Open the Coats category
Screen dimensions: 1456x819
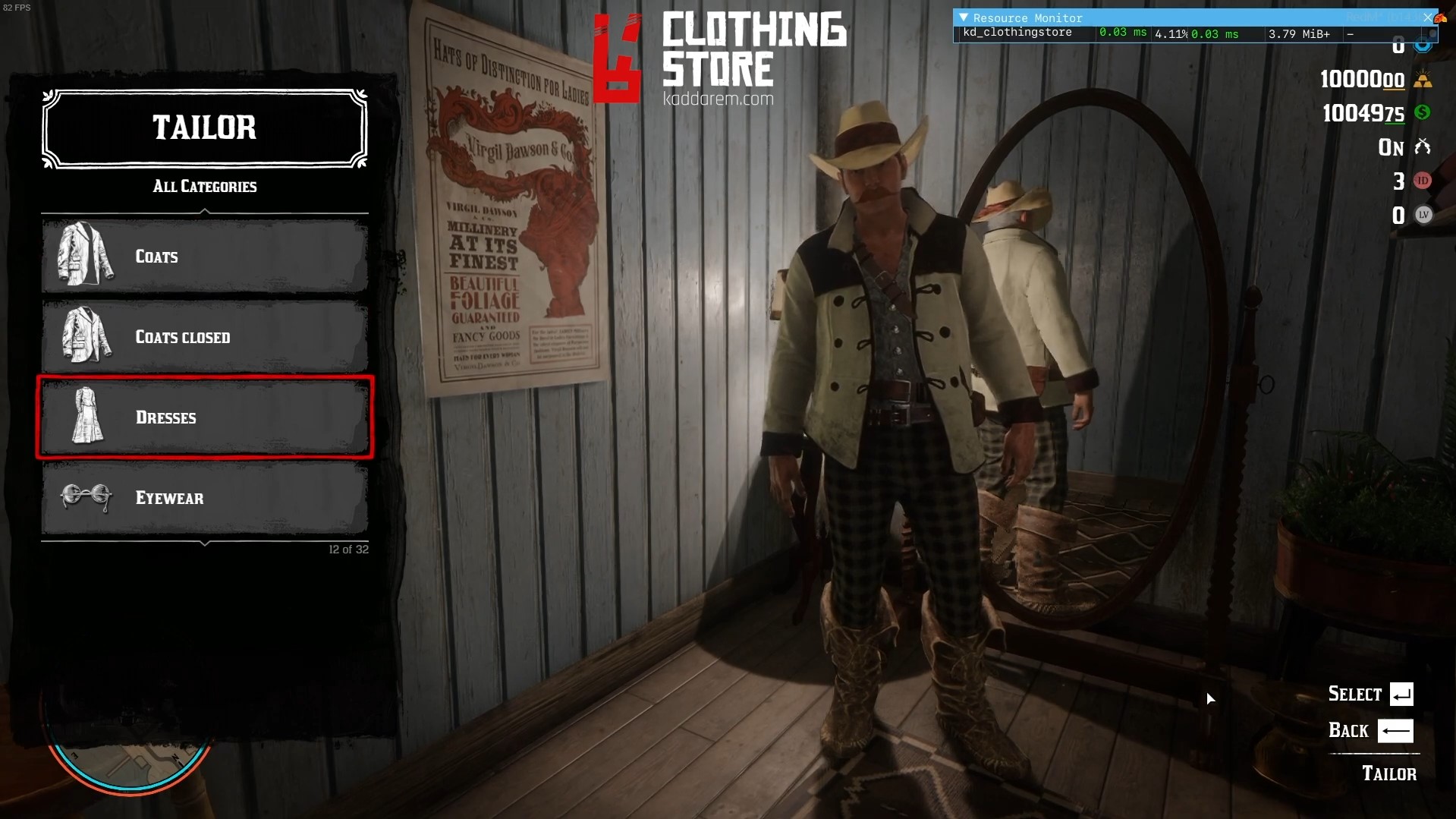click(x=205, y=257)
